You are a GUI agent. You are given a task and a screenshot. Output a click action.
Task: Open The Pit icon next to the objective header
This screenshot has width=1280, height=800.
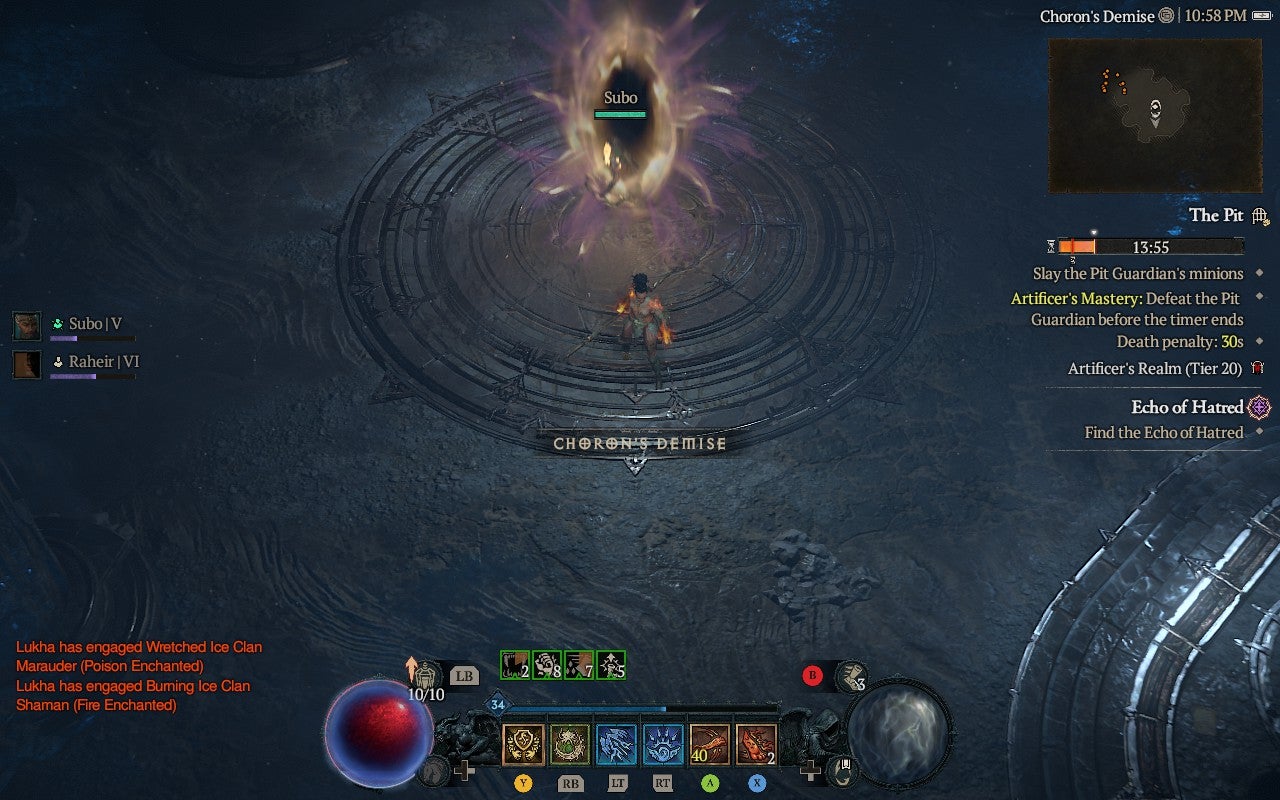click(x=1258, y=215)
